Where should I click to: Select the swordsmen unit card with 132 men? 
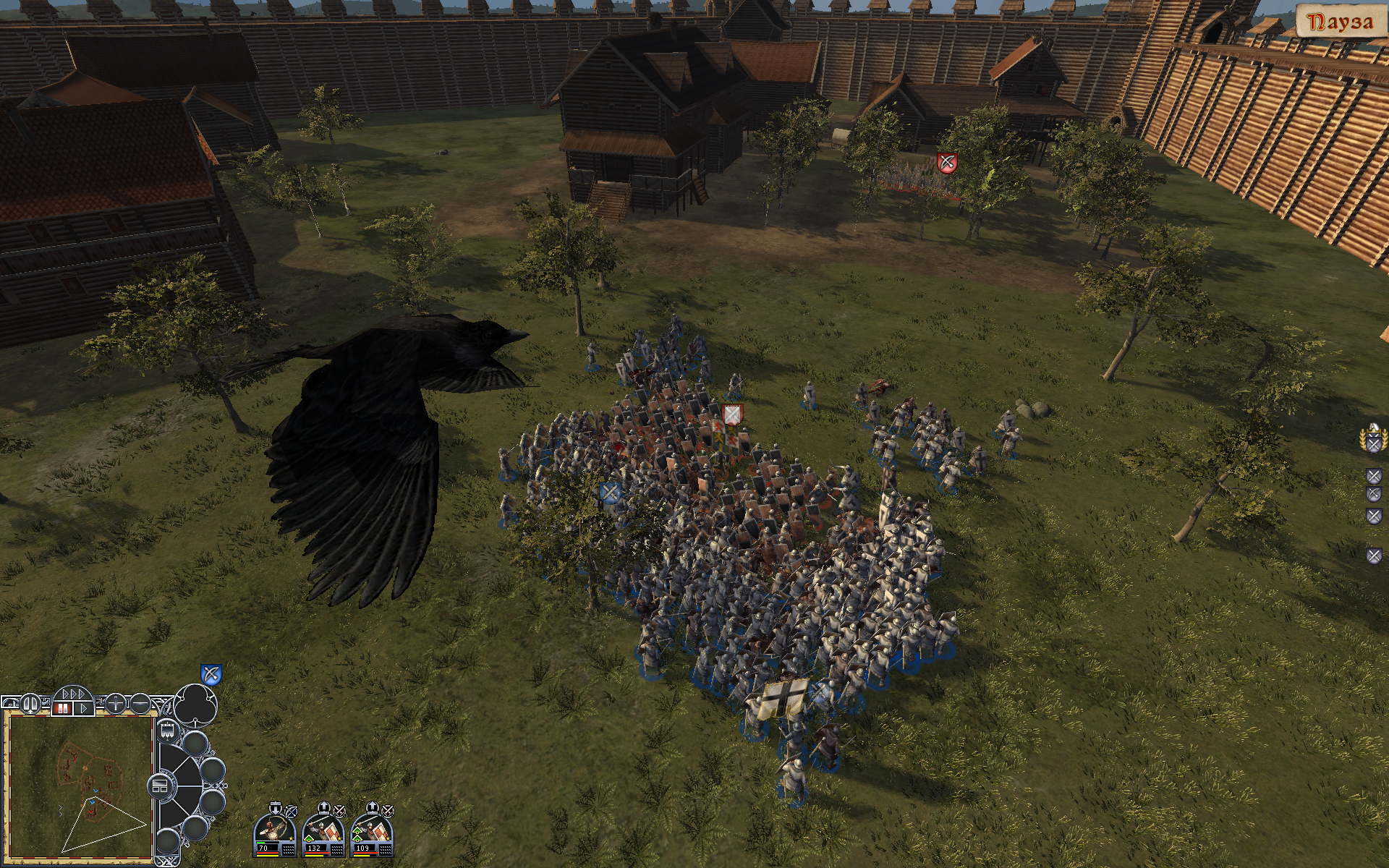click(x=323, y=830)
